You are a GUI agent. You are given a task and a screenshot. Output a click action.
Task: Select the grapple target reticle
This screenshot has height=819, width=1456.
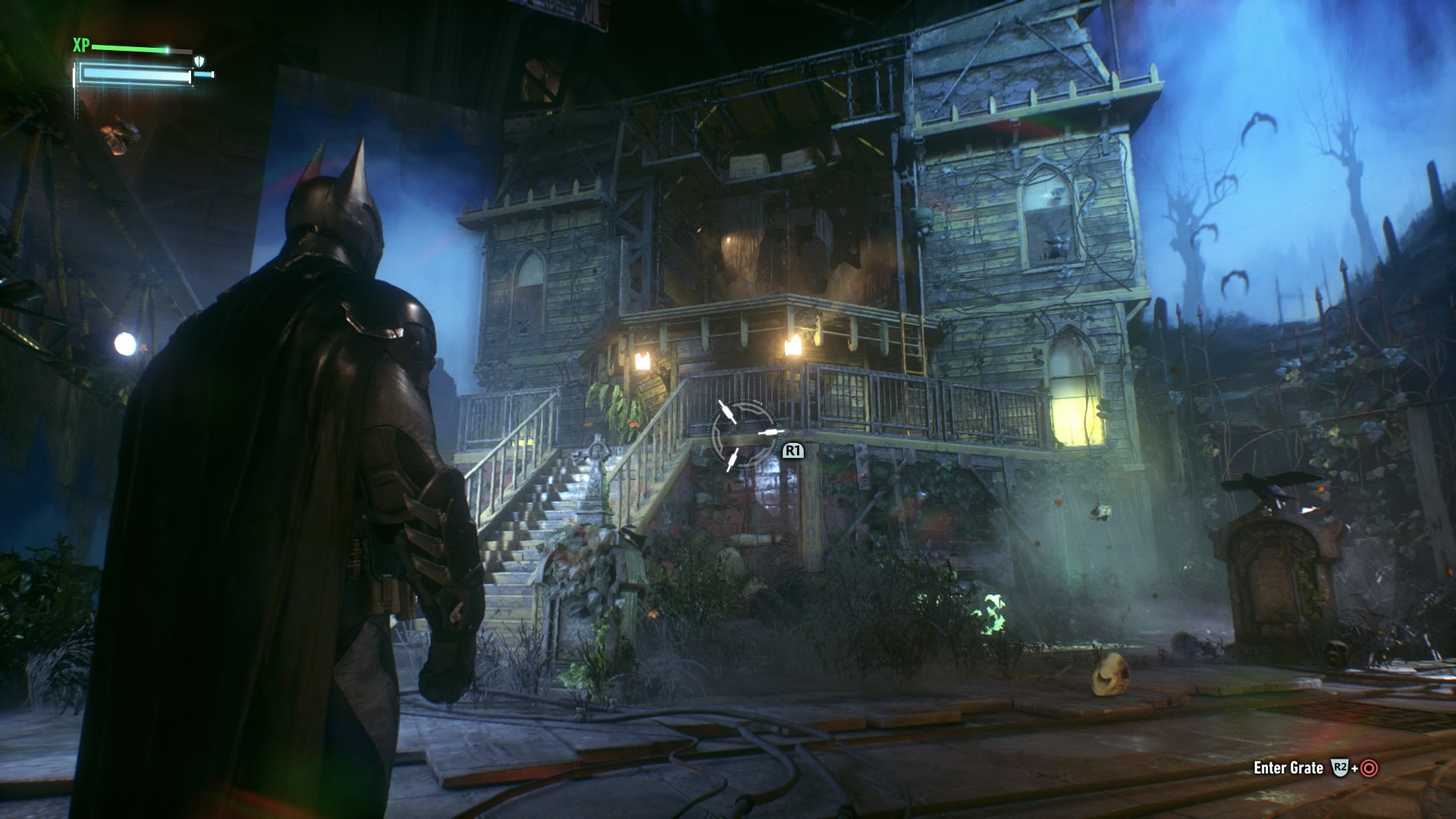pyautogui.click(x=743, y=435)
